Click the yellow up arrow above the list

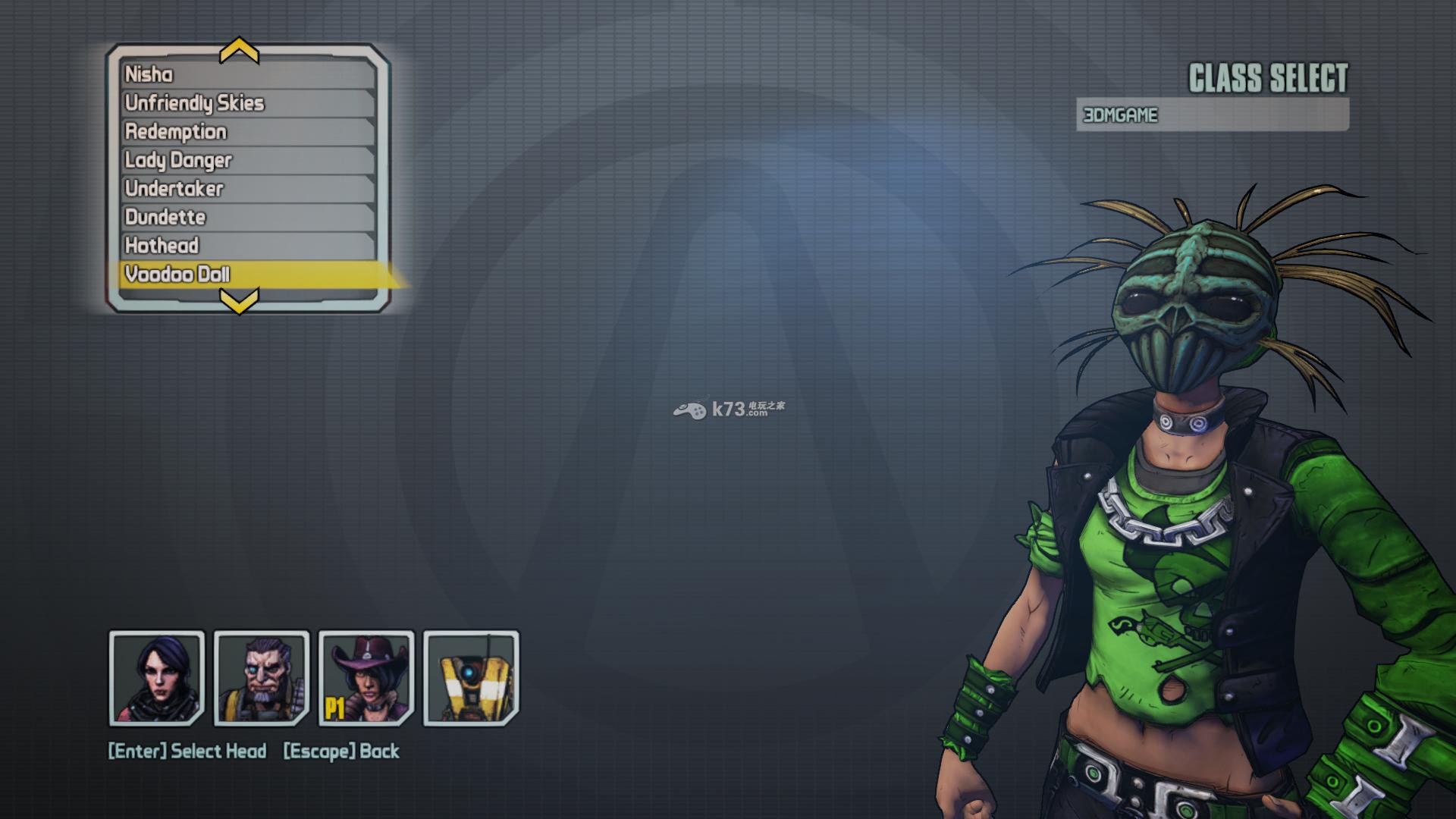pos(239,51)
